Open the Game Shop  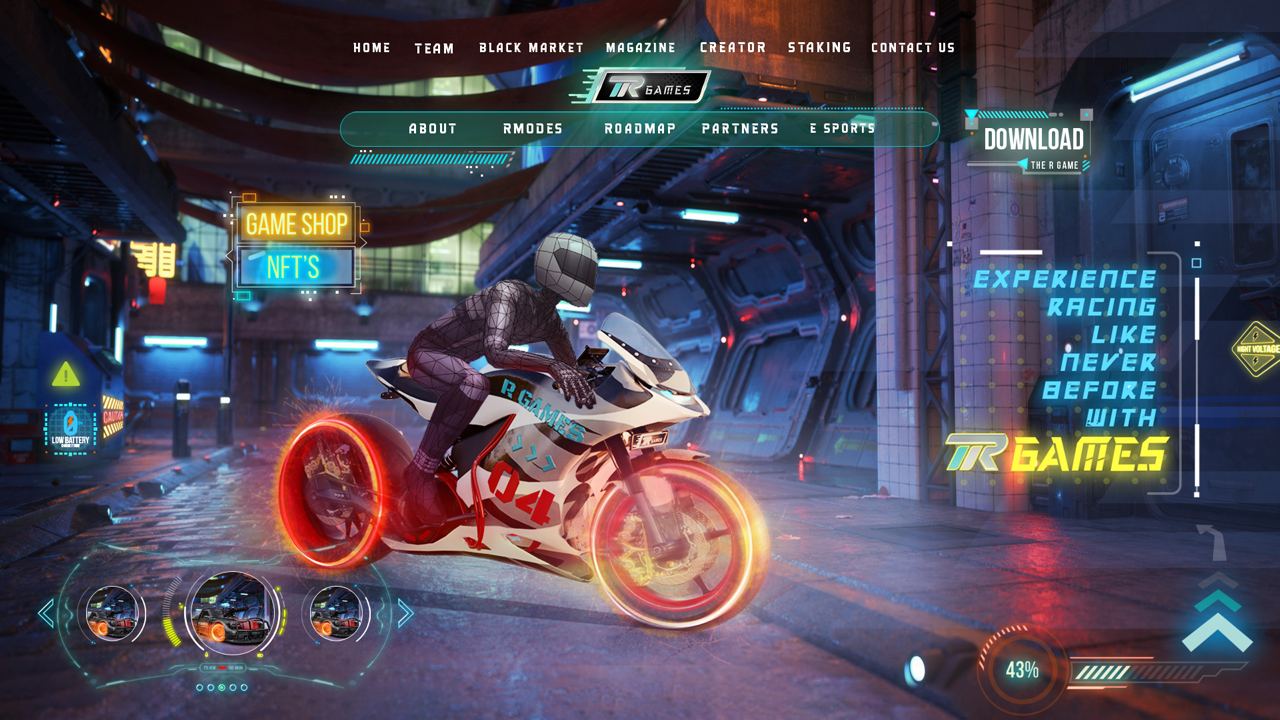pos(297,224)
